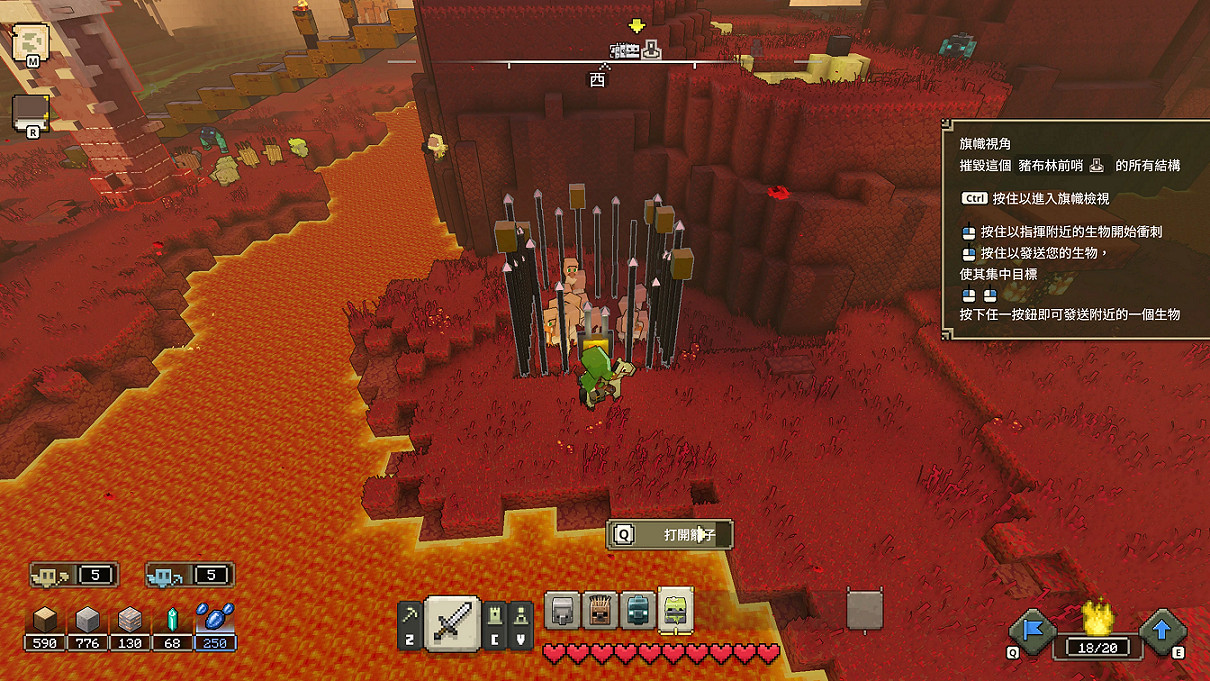
Task: Select the grey stone golem slot
Action: [x=561, y=611]
